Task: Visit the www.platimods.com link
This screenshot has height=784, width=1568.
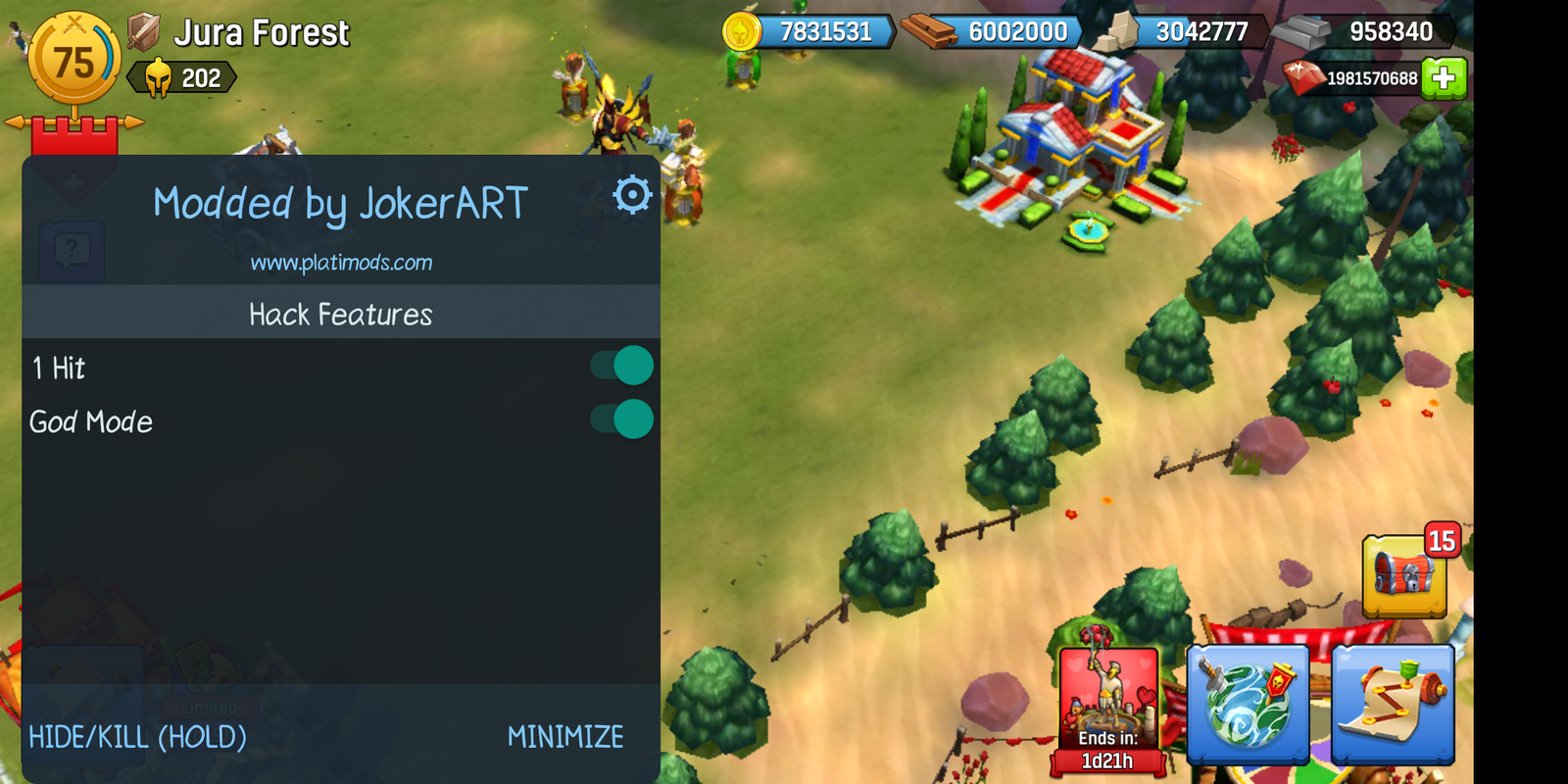Action: pos(342,263)
